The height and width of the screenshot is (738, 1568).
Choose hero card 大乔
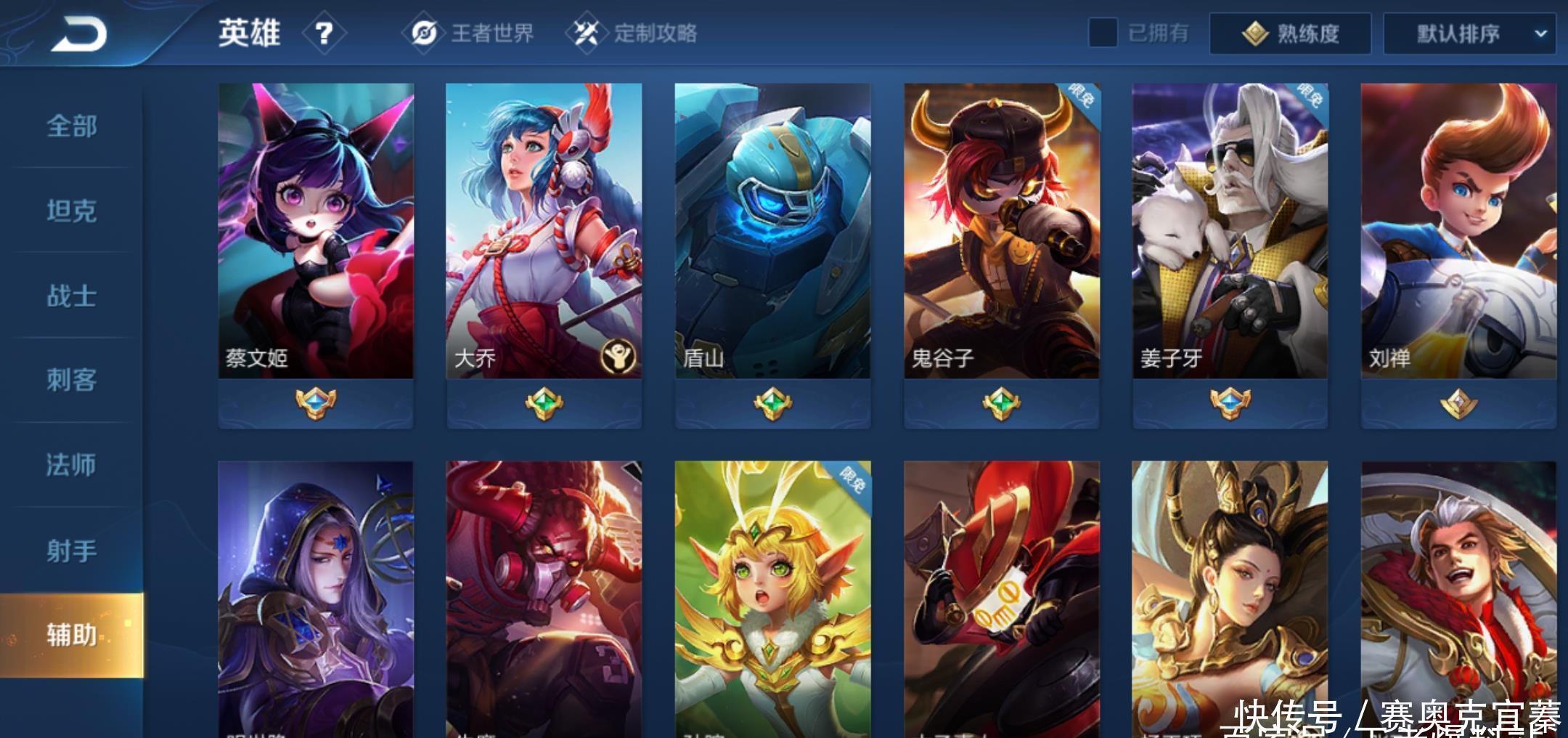tap(544, 231)
